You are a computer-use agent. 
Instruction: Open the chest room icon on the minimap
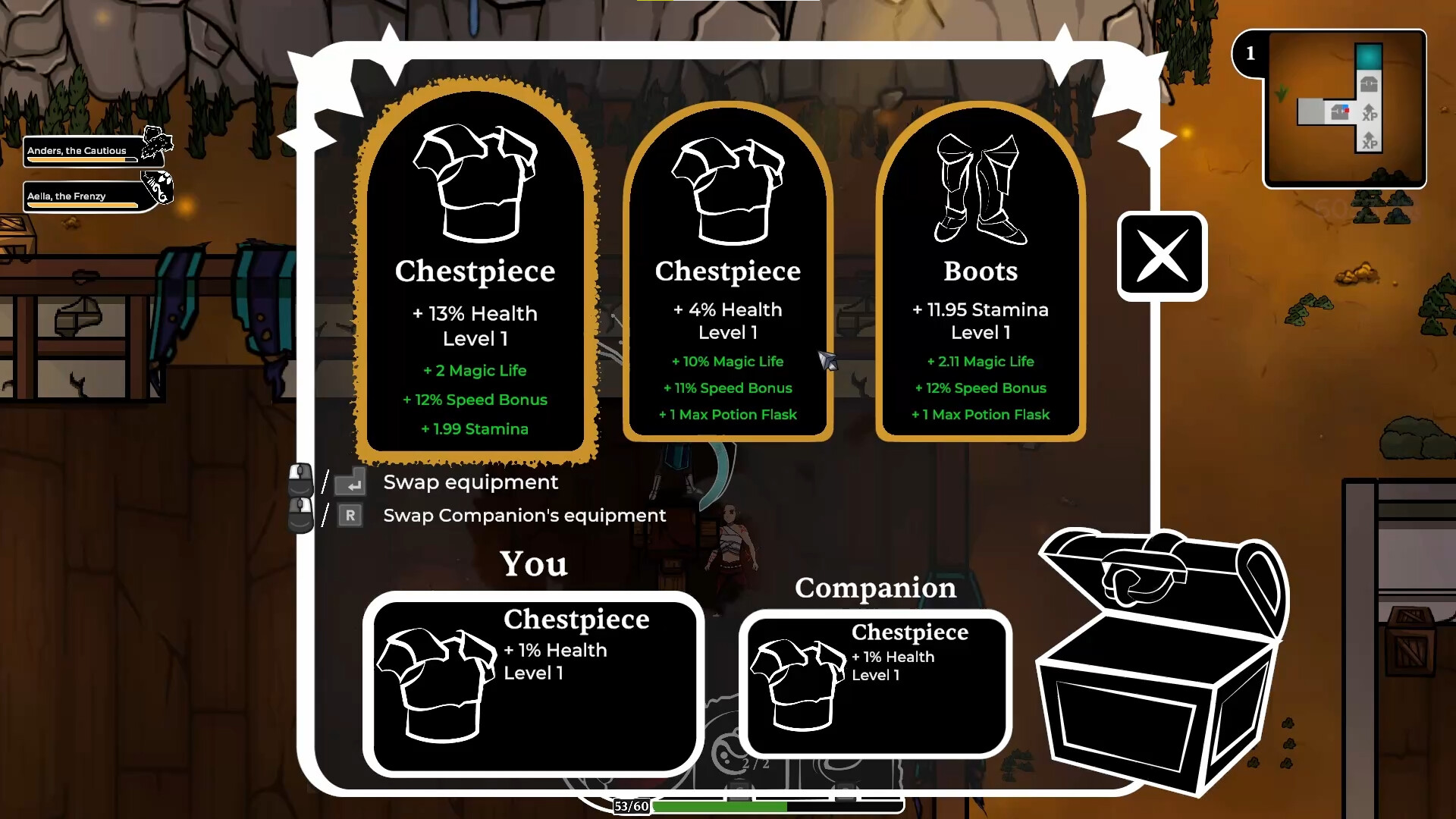coord(1370,84)
